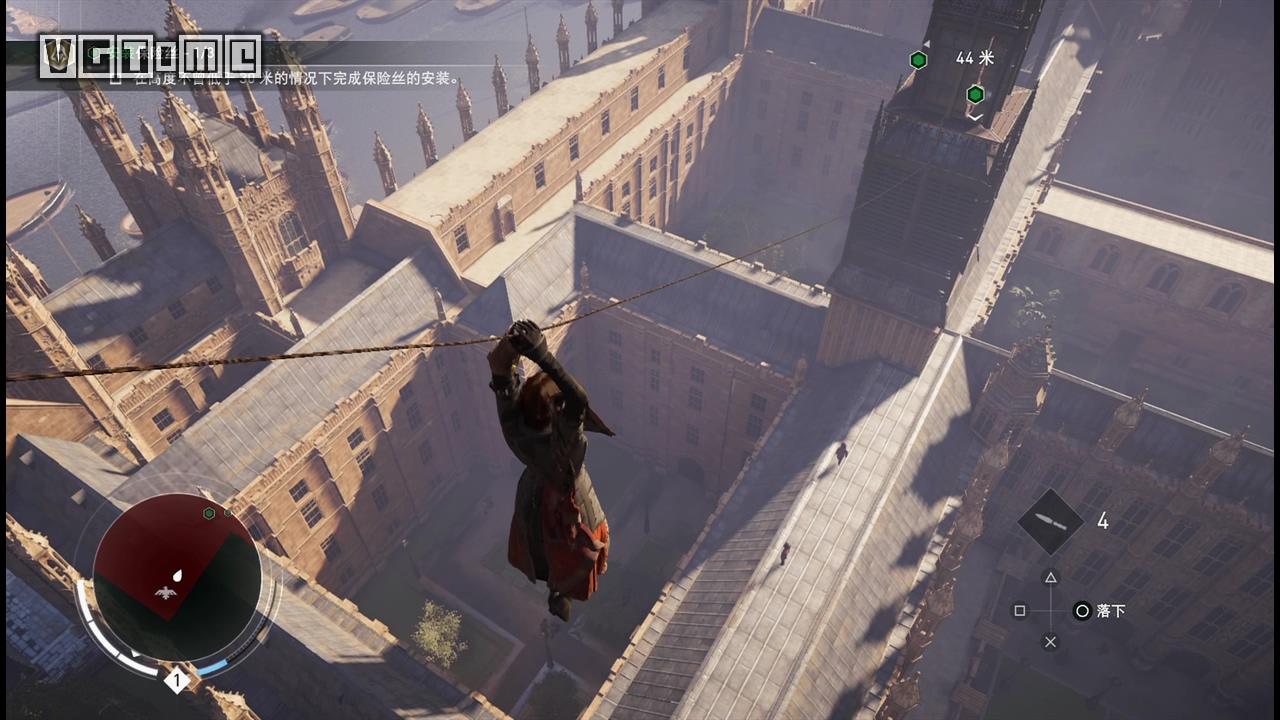
Task: Click the larger green hexagon on the minimap
Action: pos(209,513)
